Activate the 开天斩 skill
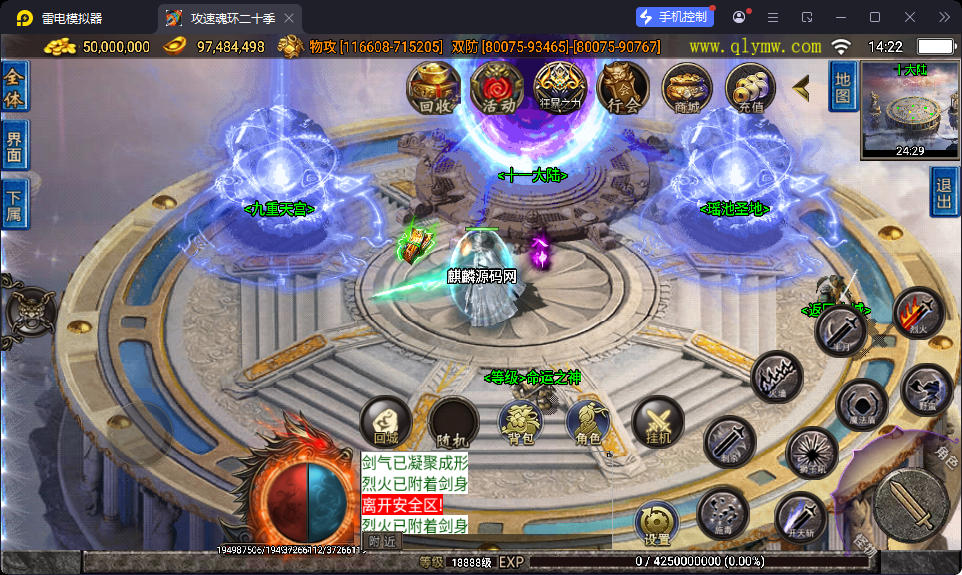The width and height of the screenshot is (962, 575). (x=800, y=517)
